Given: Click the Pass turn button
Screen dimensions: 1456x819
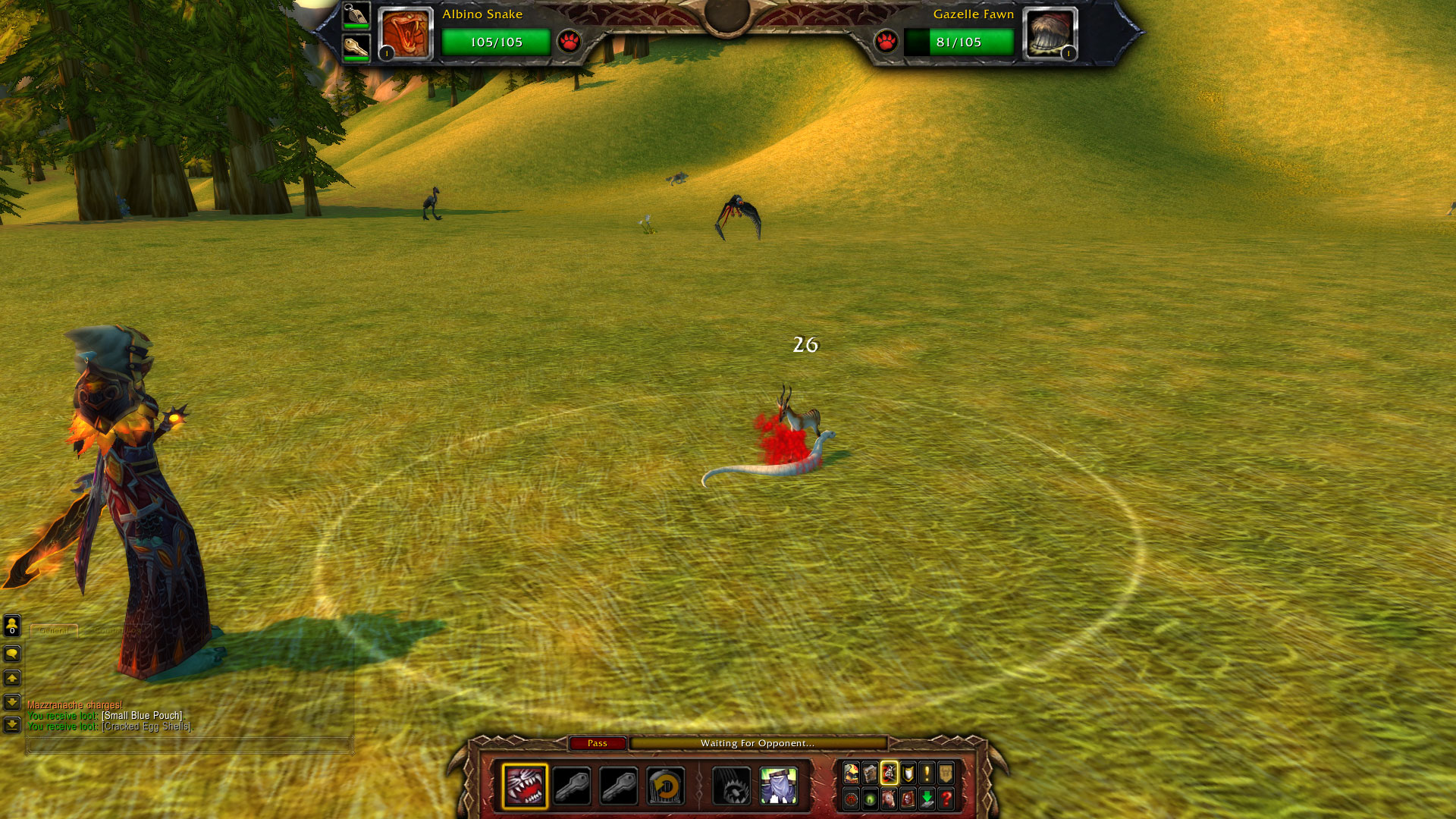Looking at the screenshot, I should (598, 743).
